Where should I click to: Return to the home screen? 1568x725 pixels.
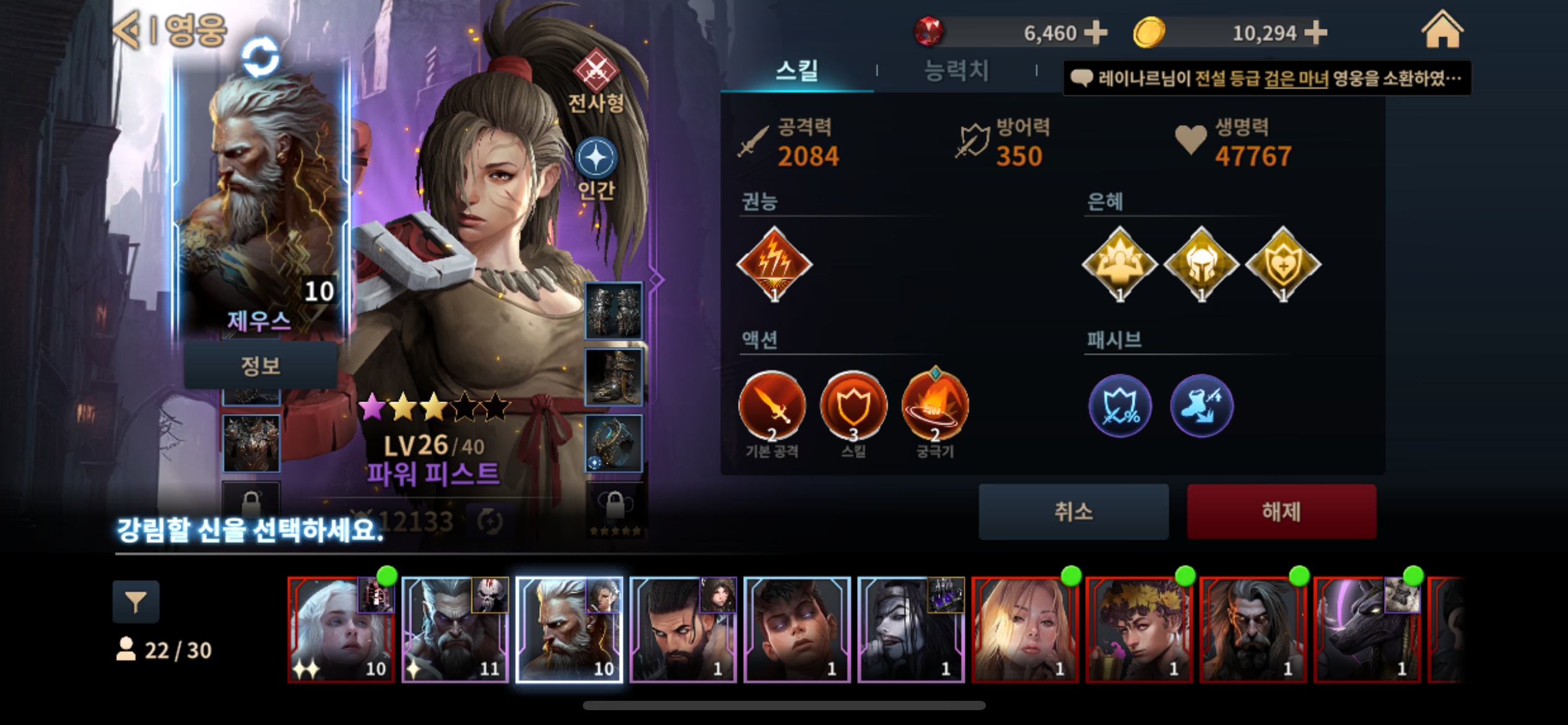1442,31
